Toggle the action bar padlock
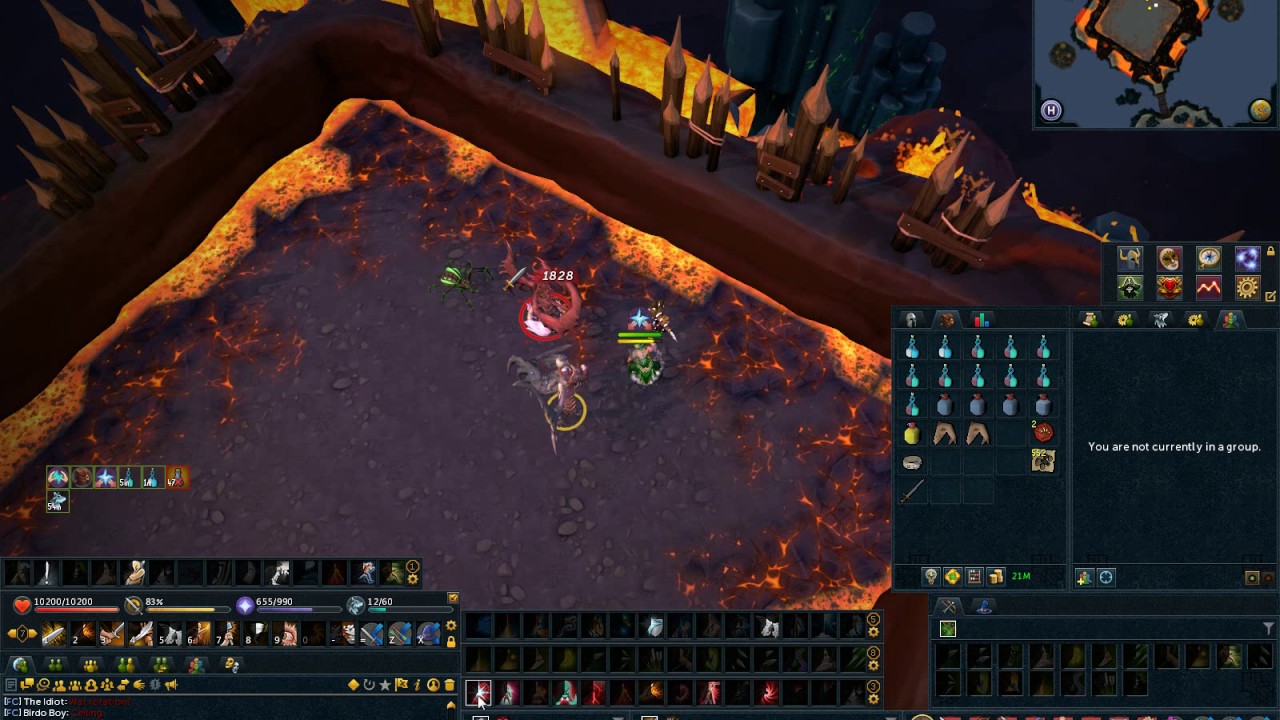1280x720 pixels. [451, 642]
